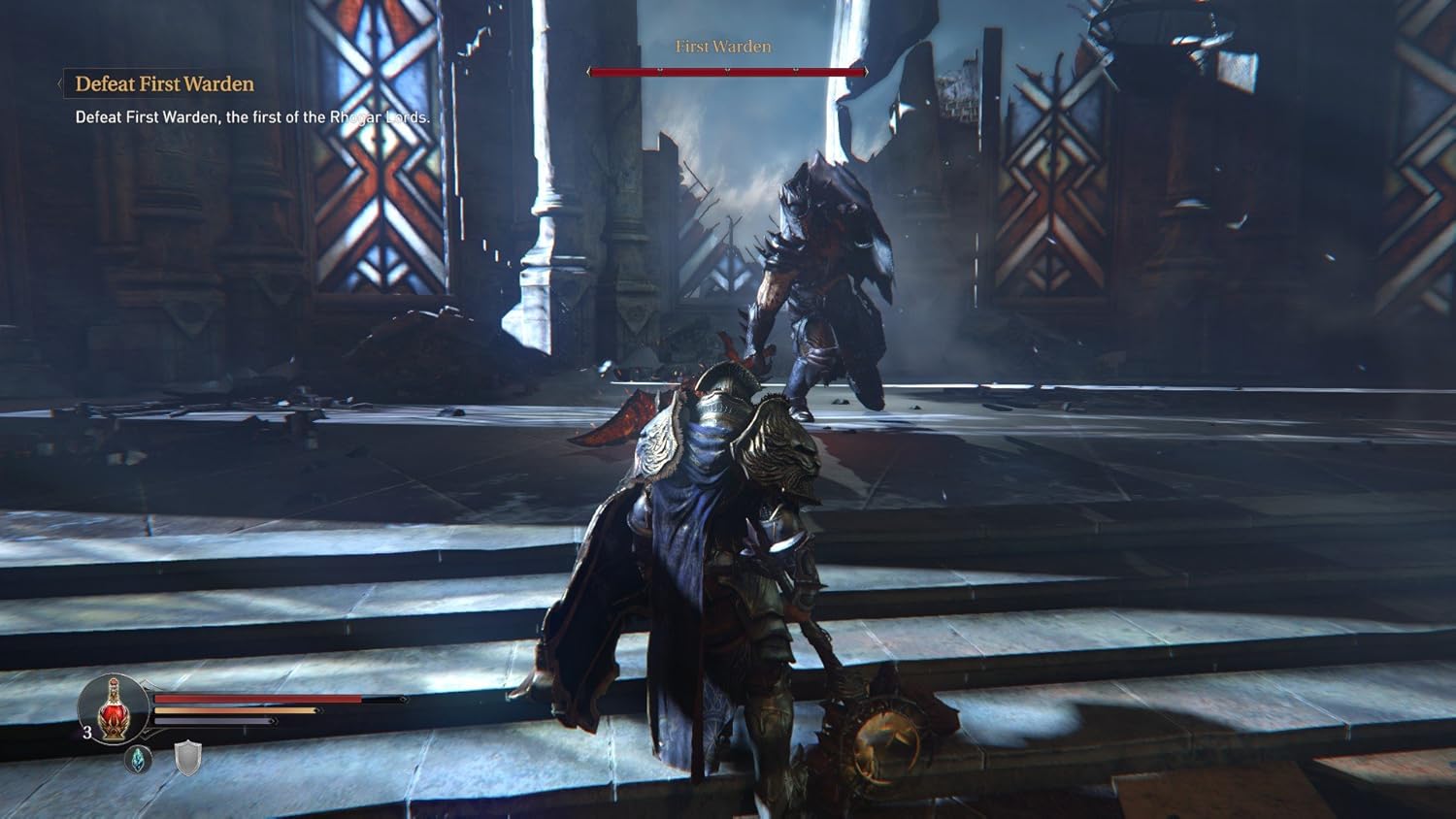Image resolution: width=1456 pixels, height=819 pixels.
Task: Select the blue crystal shard icon
Action: pyautogui.click(x=139, y=759)
